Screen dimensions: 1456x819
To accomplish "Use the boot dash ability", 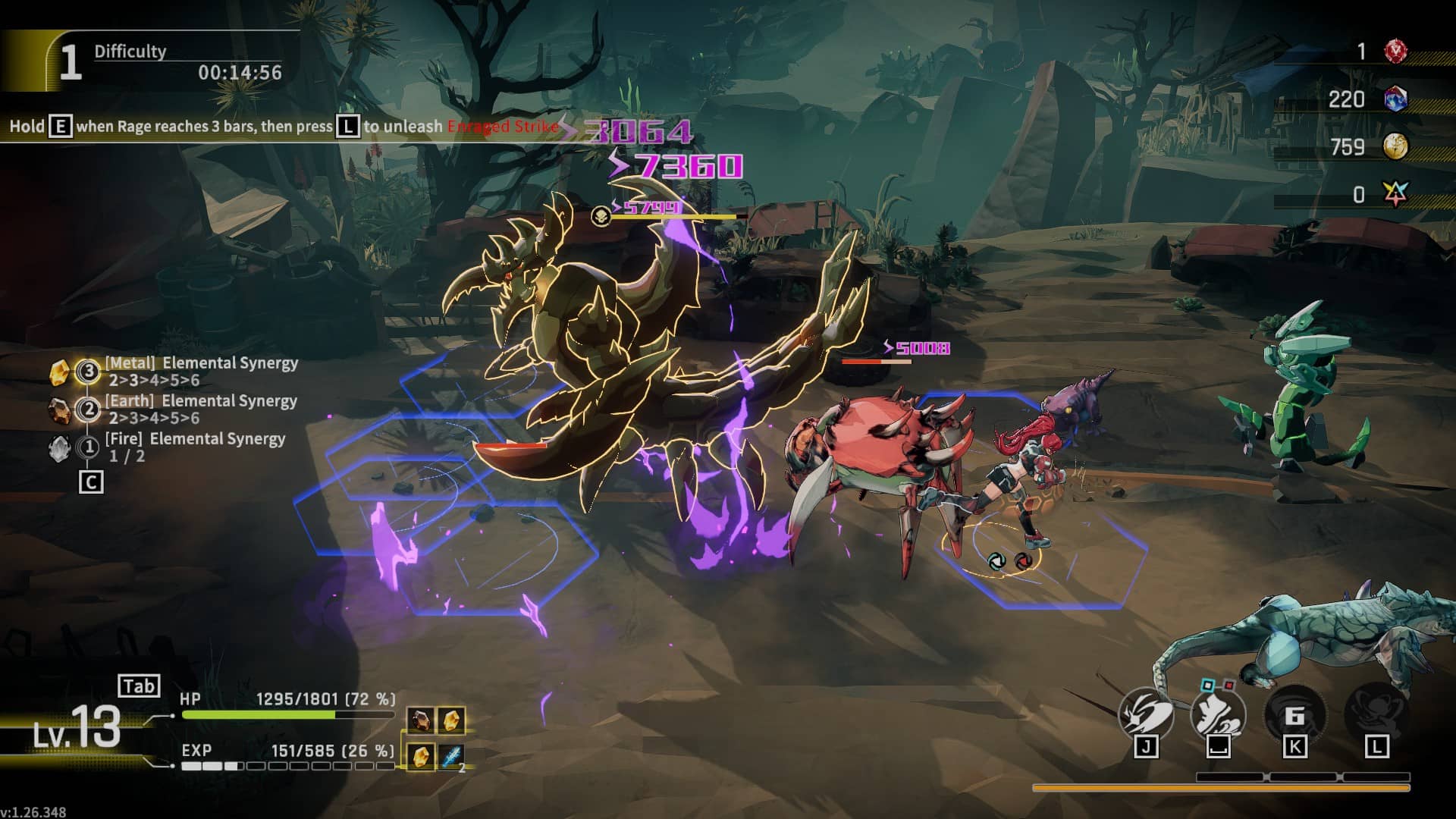I will (1218, 714).
